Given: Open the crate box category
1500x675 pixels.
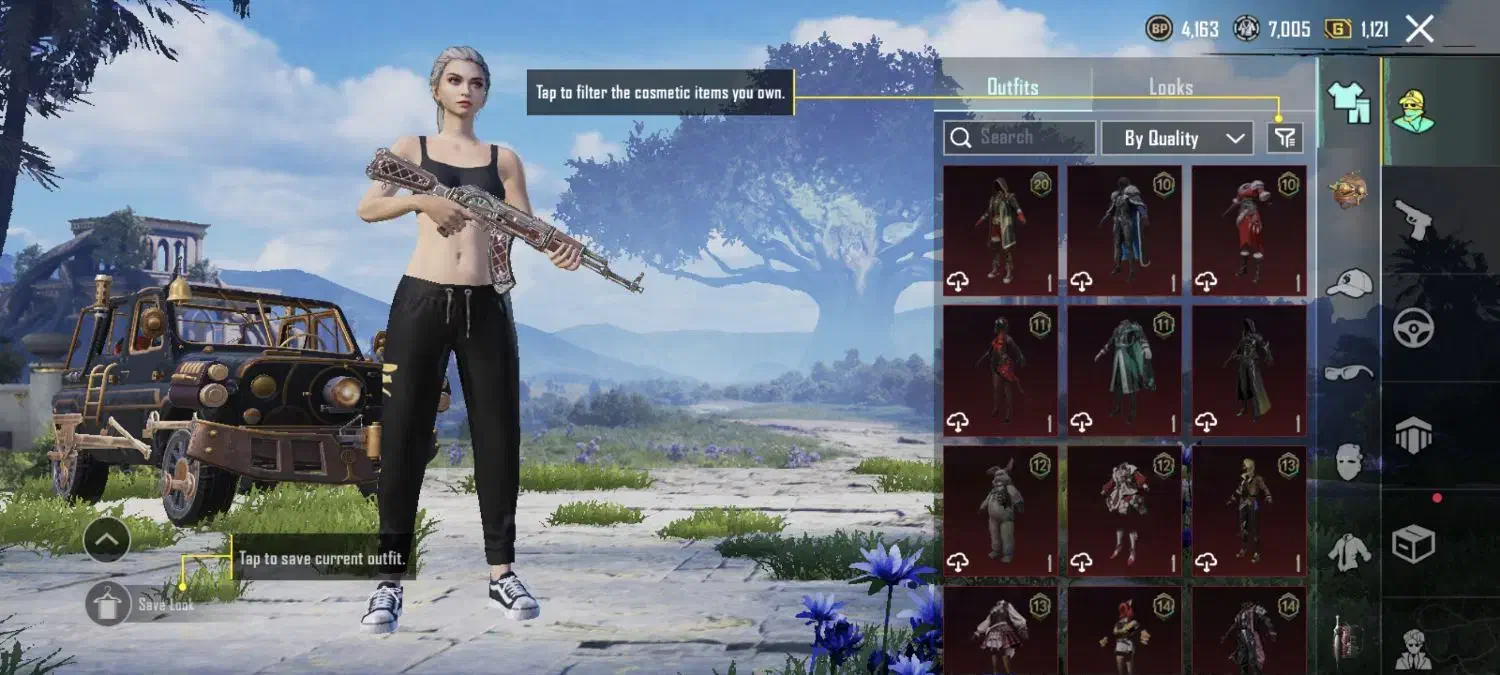Looking at the screenshot, I should pos(1413,544).
